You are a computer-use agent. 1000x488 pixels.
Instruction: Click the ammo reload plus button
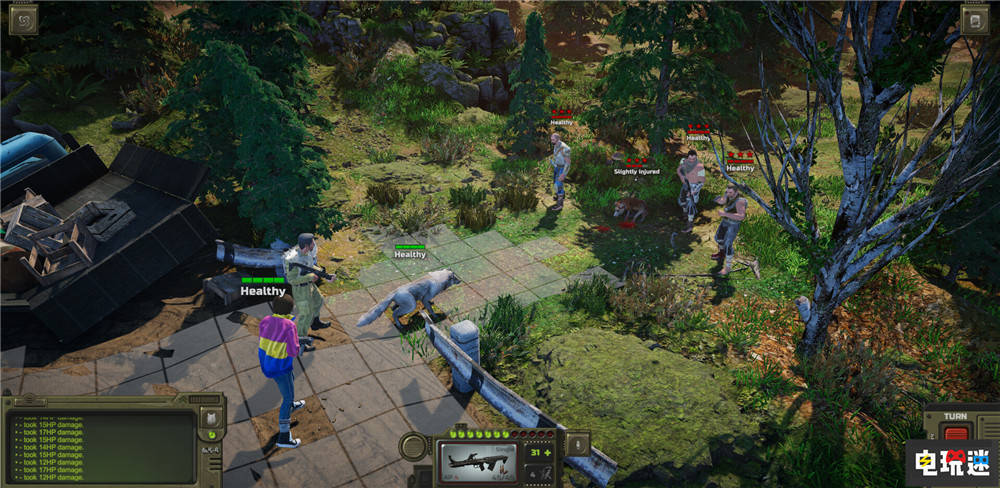548,452
